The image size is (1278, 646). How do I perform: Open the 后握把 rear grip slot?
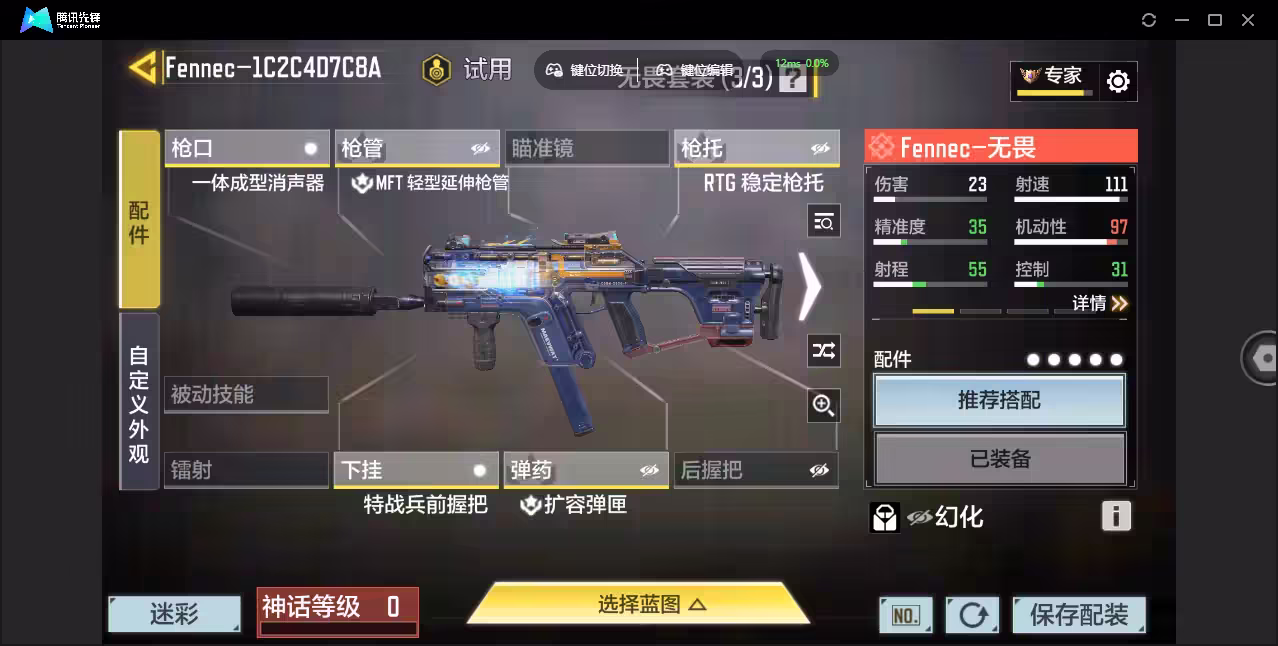pos(756,470)
